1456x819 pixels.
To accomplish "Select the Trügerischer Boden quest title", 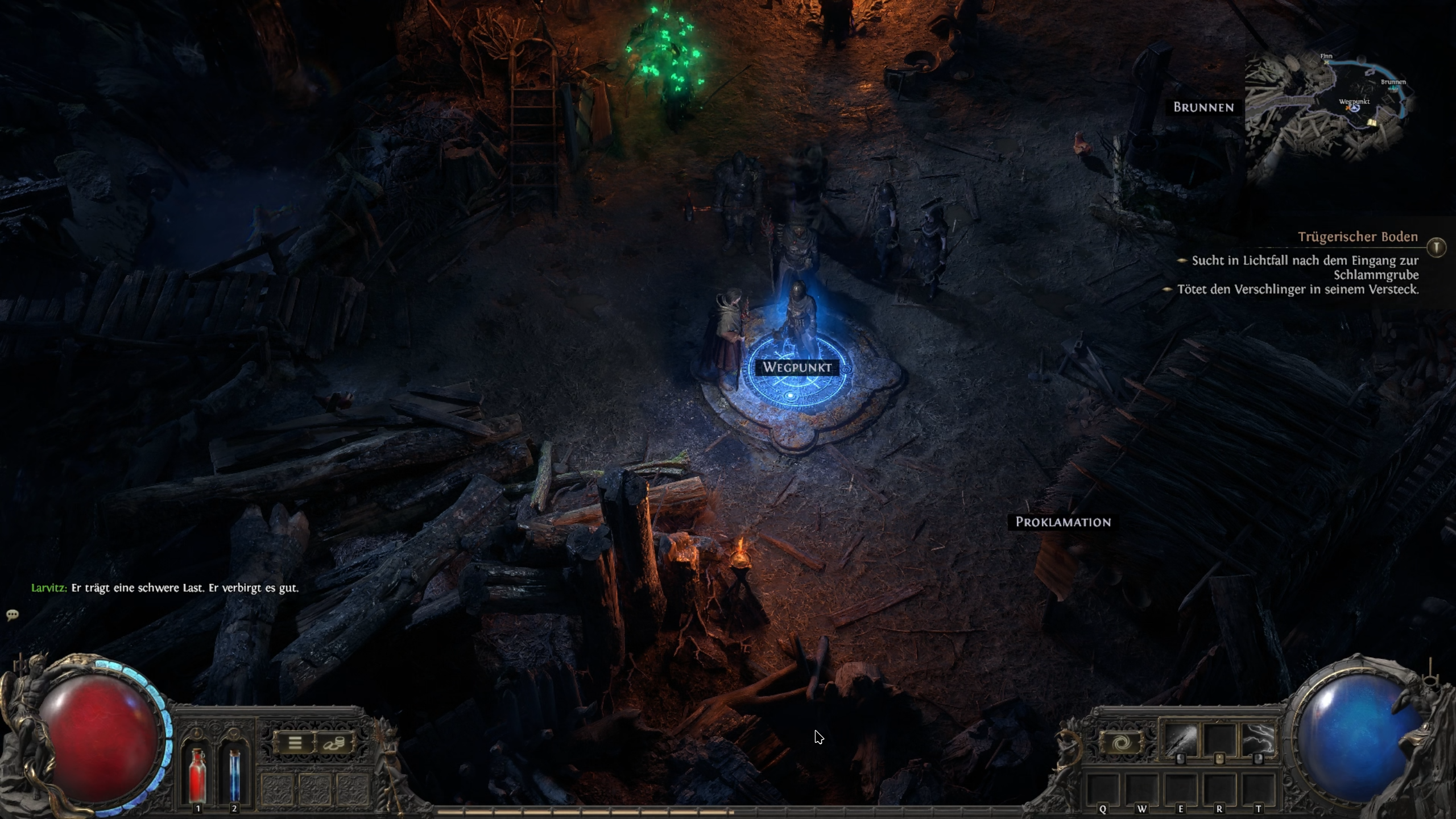I will pos(1358,237).
